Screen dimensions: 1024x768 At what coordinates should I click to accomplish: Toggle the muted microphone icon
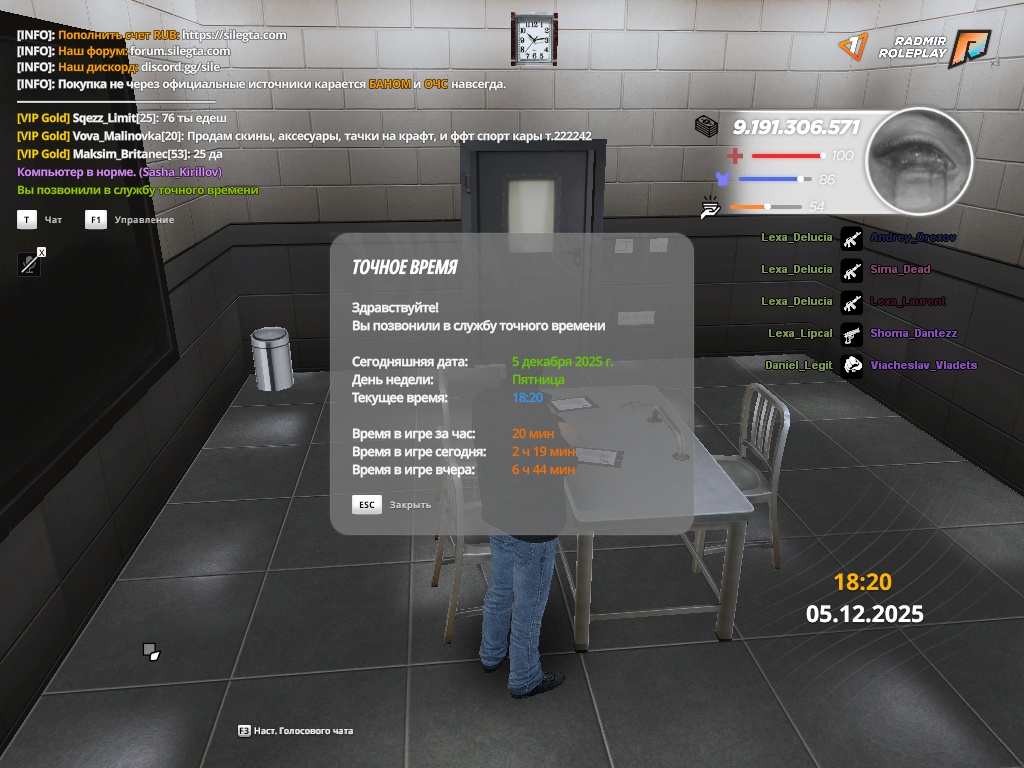tap(29, 264)
